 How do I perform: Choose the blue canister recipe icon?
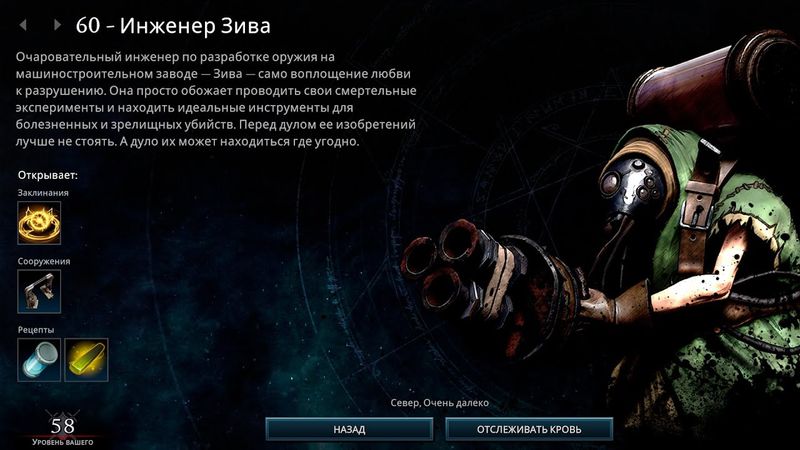tap(39, 359)
